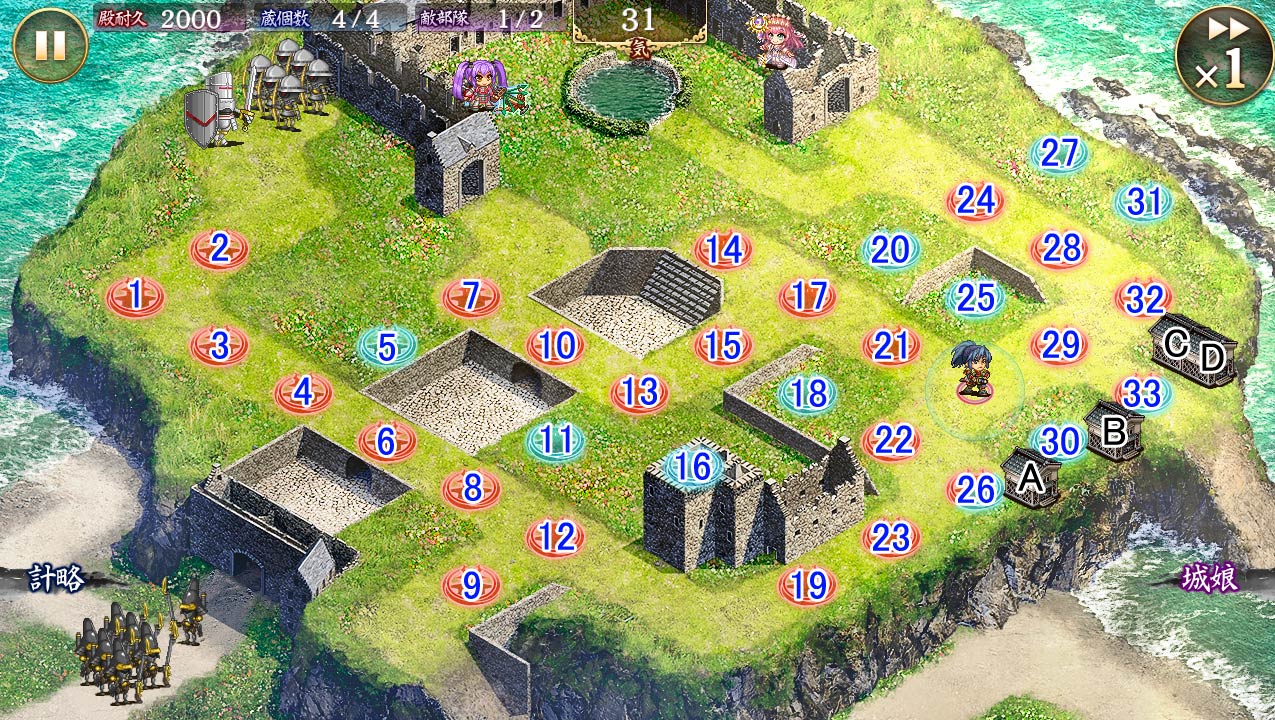Pick red deployment tile 14
The width and height of the screenshot is (1275, 720).
[723, 250]
